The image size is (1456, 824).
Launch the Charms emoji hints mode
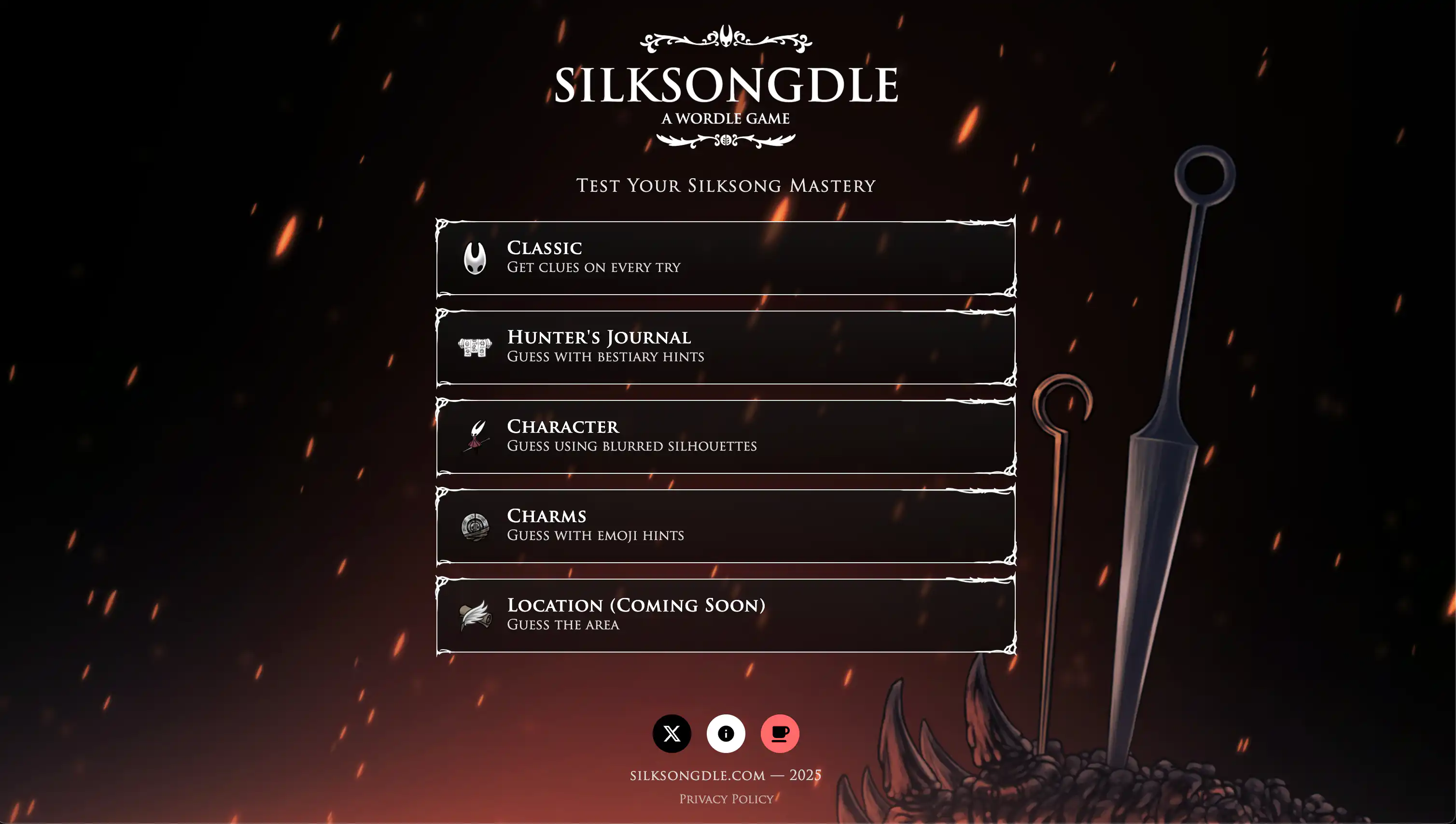(726, 525)
